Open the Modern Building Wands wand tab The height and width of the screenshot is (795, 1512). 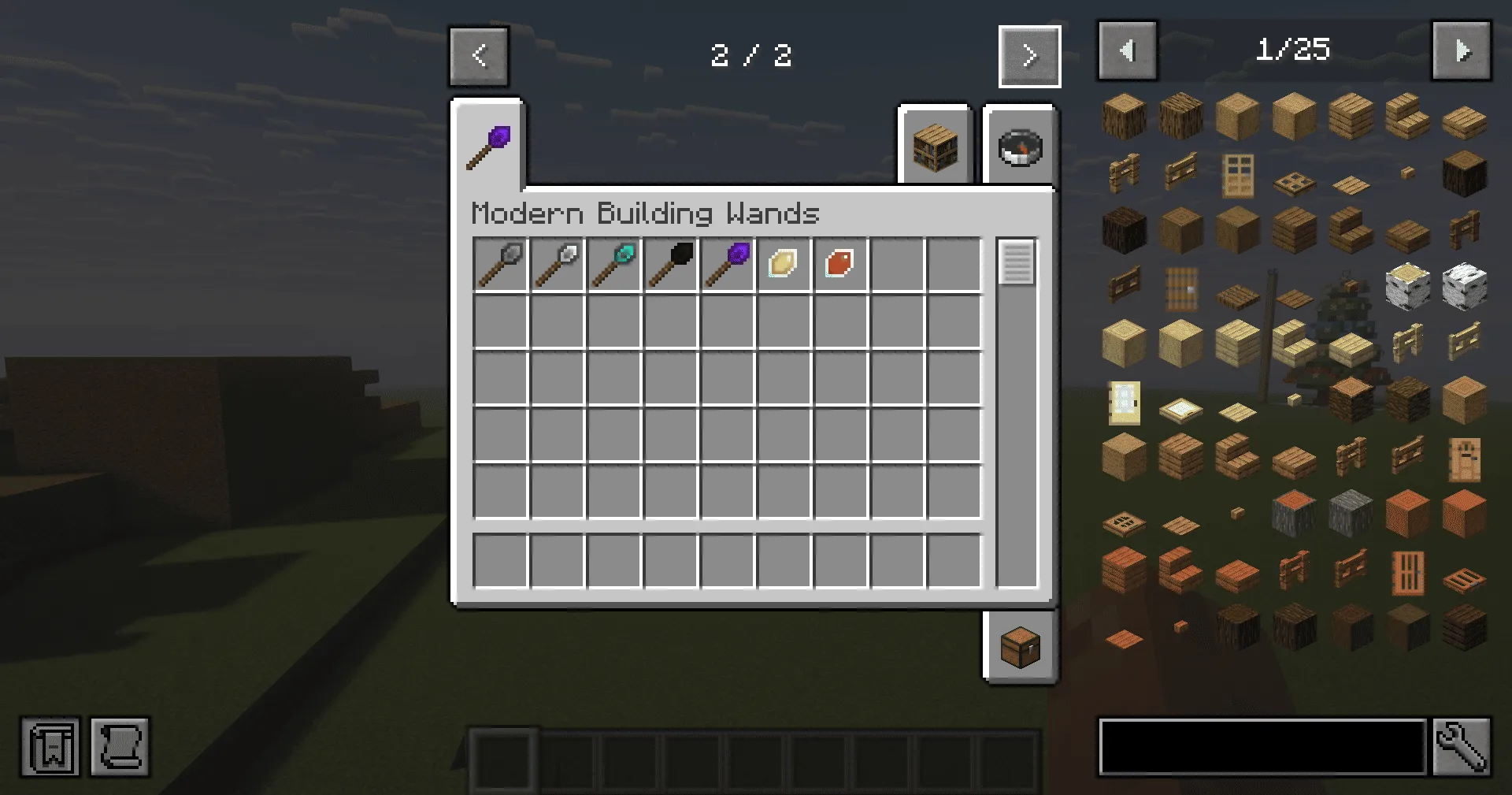[487, 142]
